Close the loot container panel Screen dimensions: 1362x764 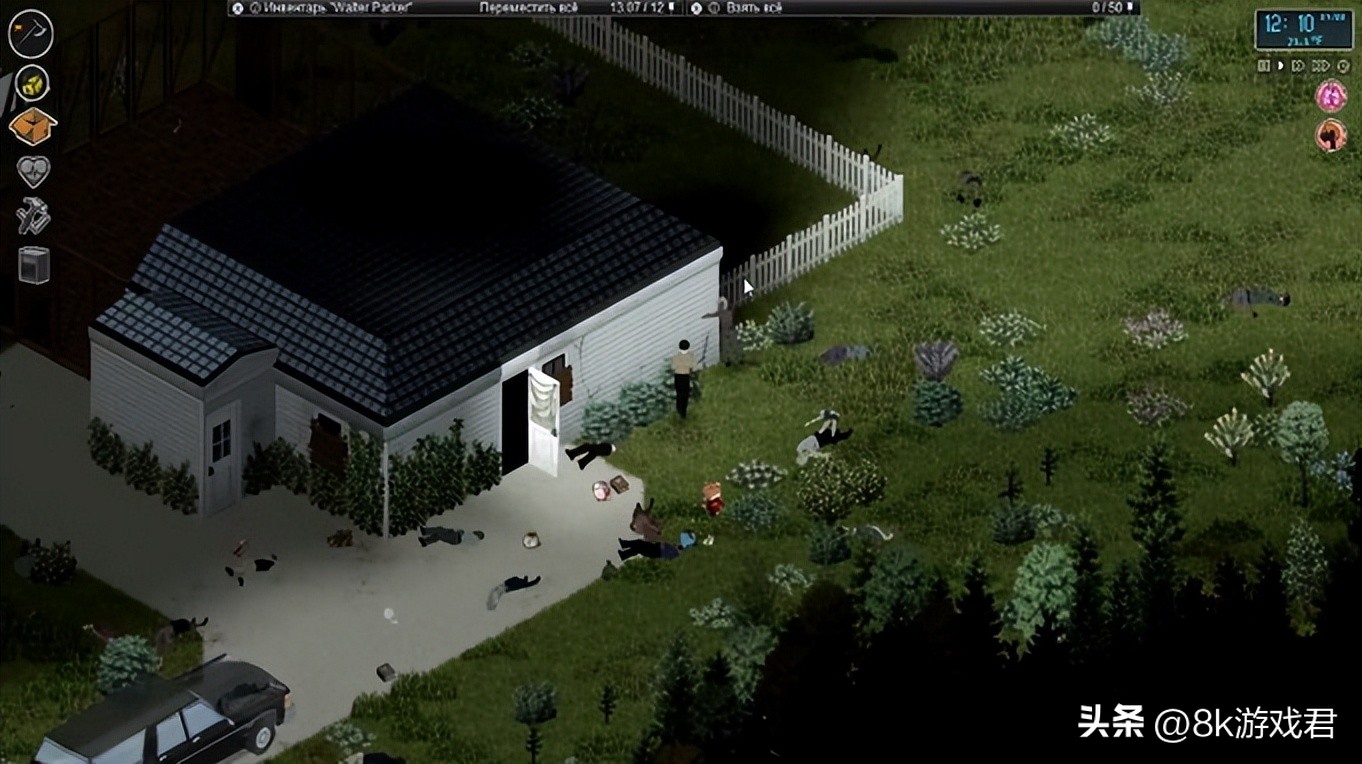point(696,7)
